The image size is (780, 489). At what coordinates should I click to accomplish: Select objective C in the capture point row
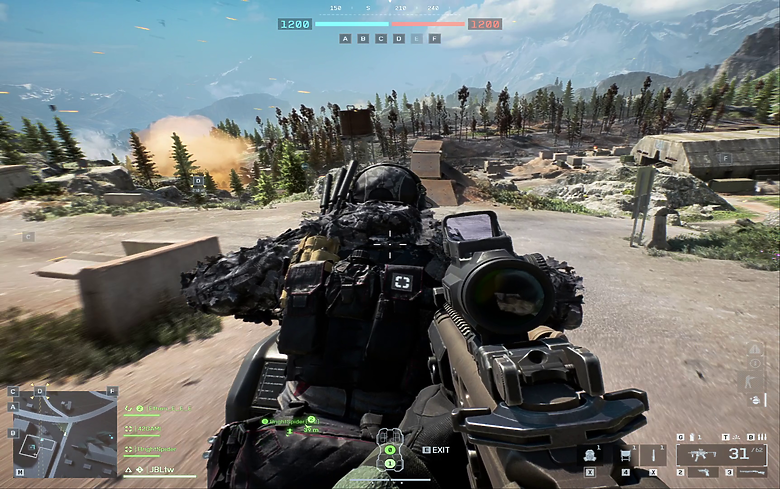coord(381,39)
